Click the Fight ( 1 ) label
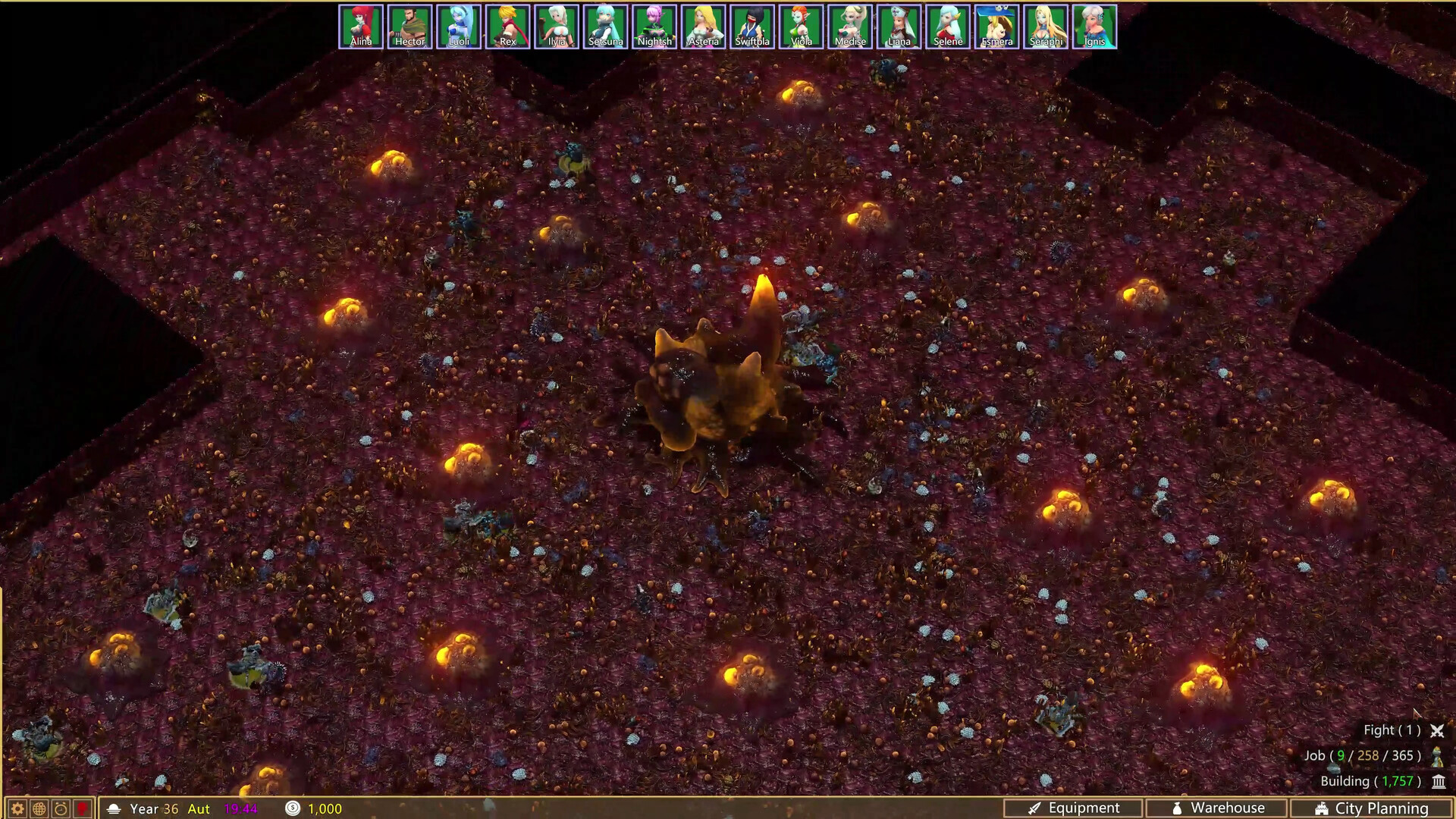Viewport: 1456px width, 819px height. click(1392, 730)
